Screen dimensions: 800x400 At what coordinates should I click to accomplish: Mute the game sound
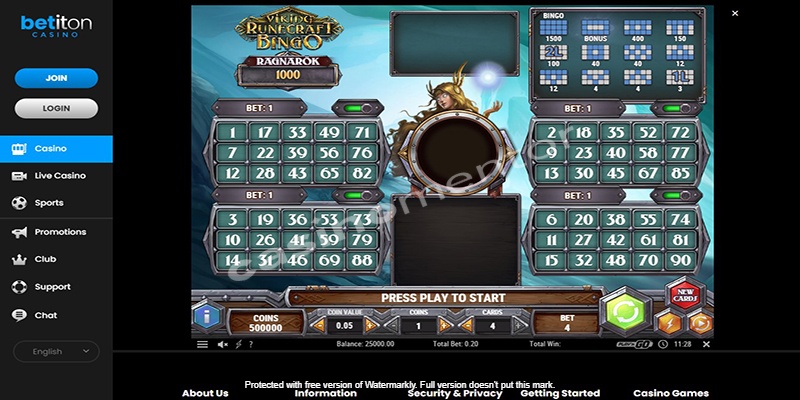tap(221, 344)
